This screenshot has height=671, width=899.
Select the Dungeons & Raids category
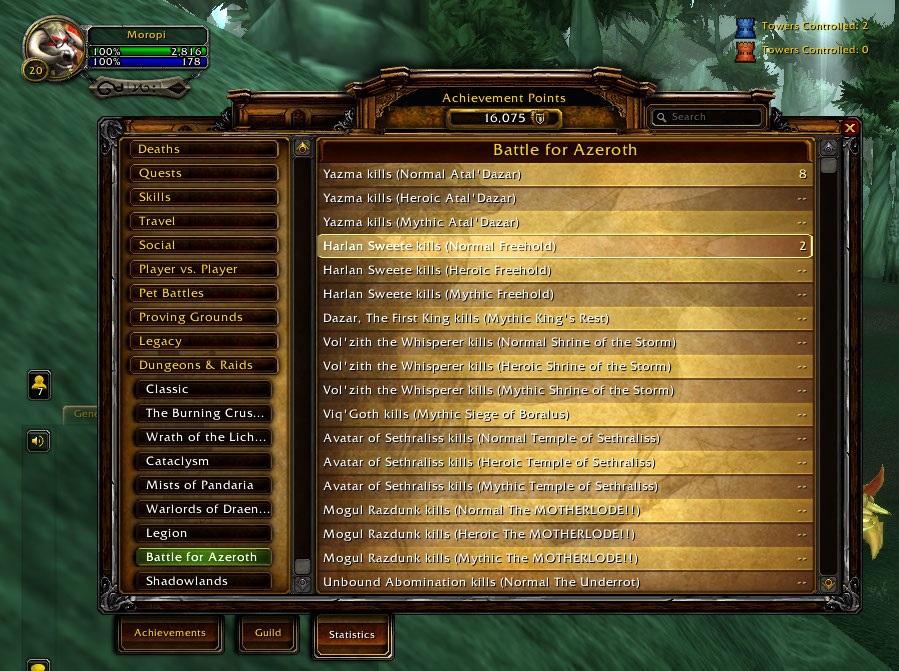pos(204,365)
